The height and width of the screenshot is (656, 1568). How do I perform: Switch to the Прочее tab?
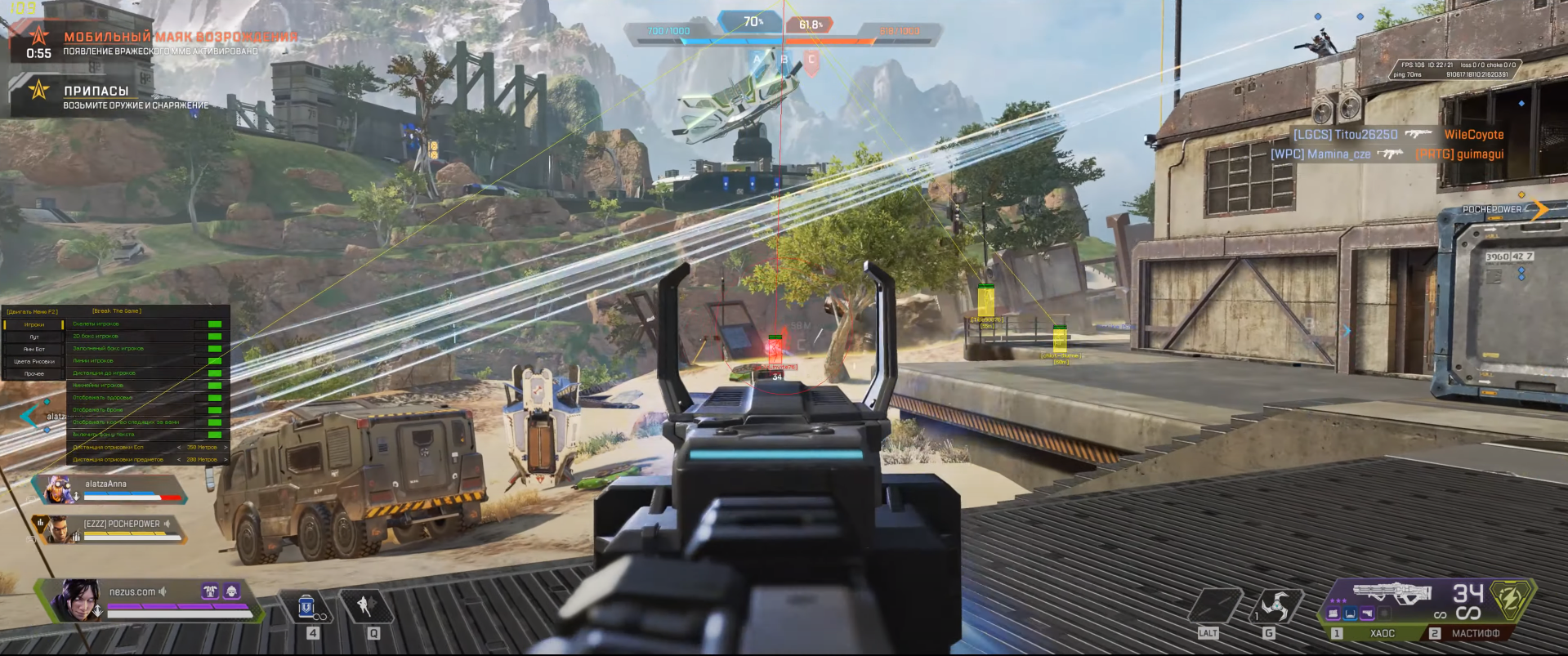pyautogui.click(x=34, y=373)
